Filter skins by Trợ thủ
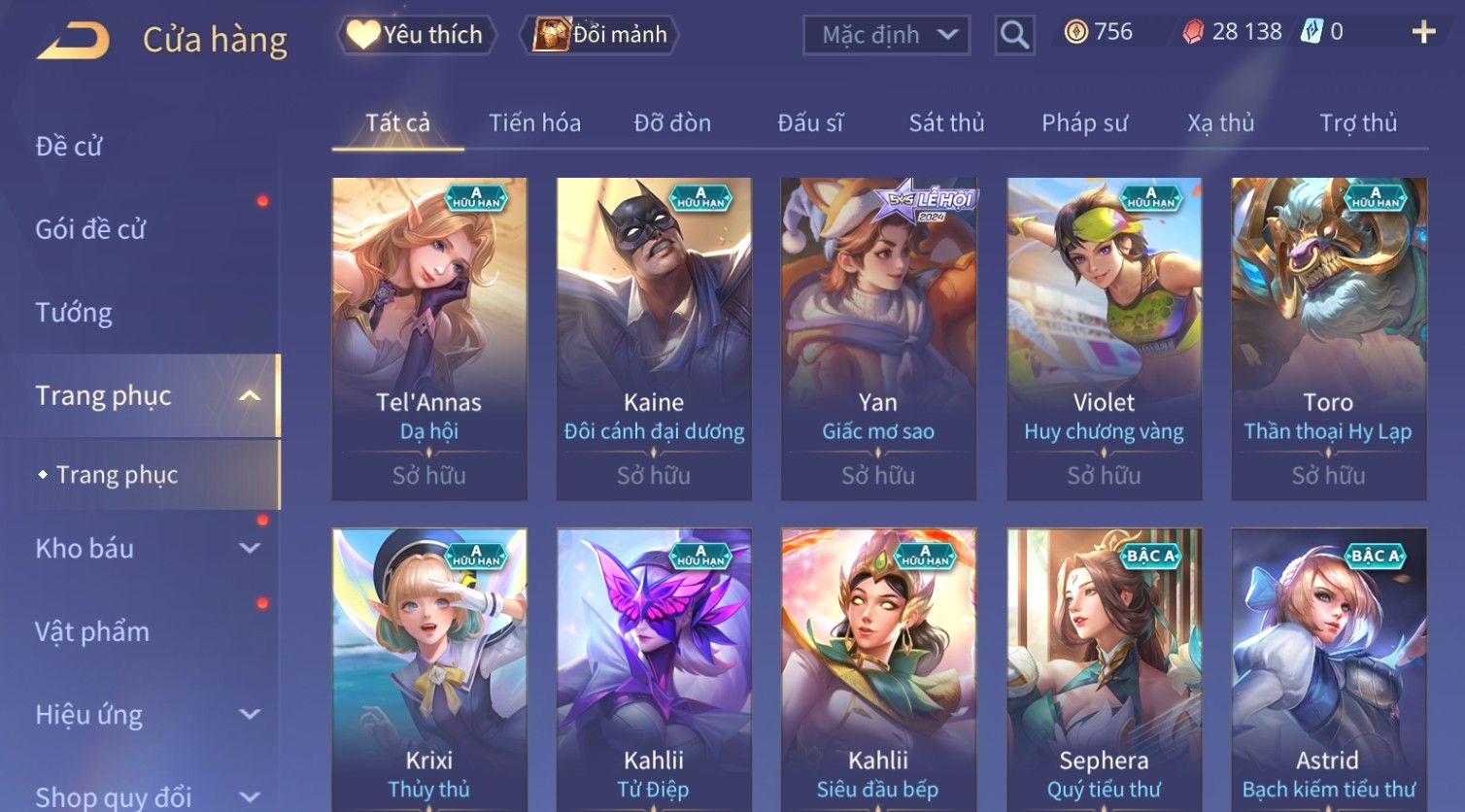1465x812 pixels. (x=1357, y=123)
